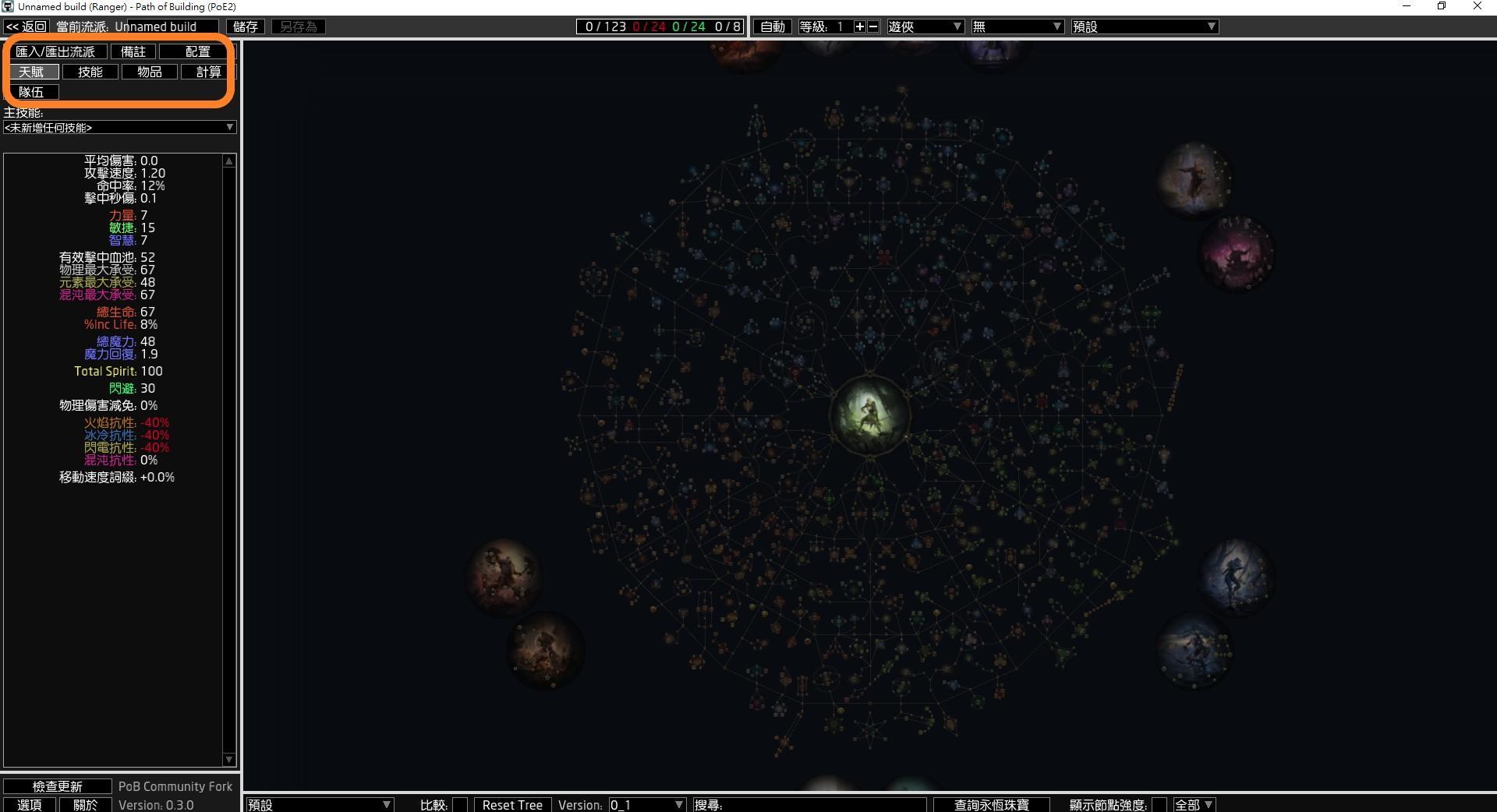This screenshot has height=812, width=1497.
Task: Open the 查詢永恆珠寶 jewel search
Action: tap(991, 805)
